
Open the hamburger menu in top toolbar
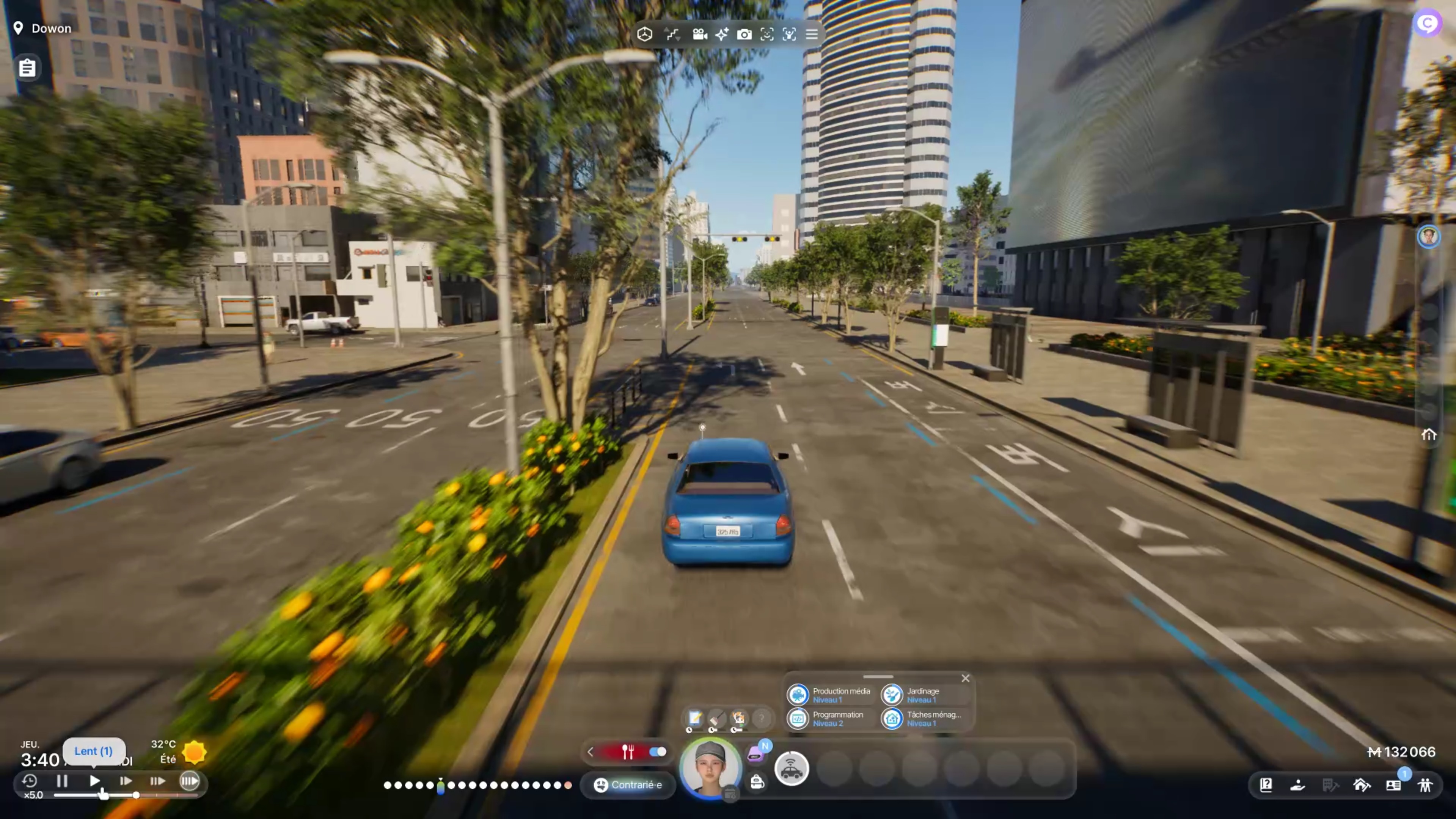(812, 35)
